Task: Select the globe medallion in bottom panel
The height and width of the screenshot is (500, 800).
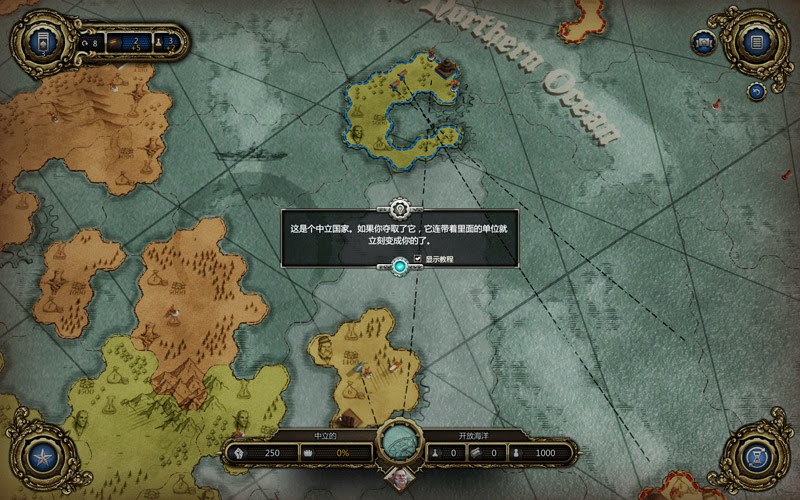Action: (x=400, y=441)
